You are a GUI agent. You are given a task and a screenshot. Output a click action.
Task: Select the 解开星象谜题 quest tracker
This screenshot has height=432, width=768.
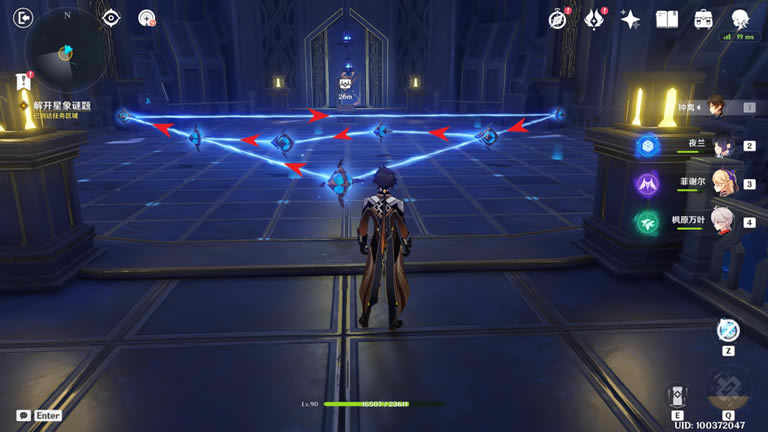click(x=62, y=104)
